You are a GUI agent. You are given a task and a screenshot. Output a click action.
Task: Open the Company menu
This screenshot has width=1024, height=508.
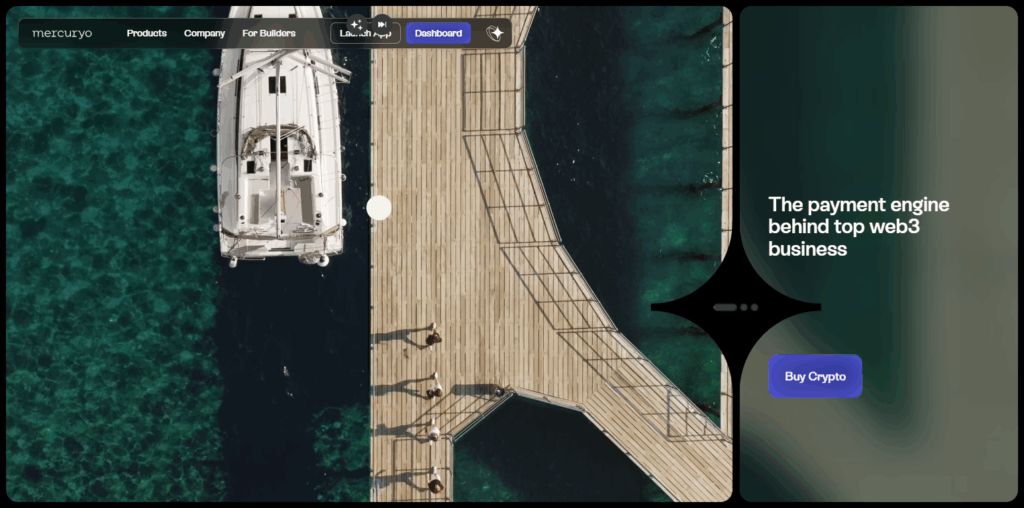pyautogui.click(x=205, y=33)
